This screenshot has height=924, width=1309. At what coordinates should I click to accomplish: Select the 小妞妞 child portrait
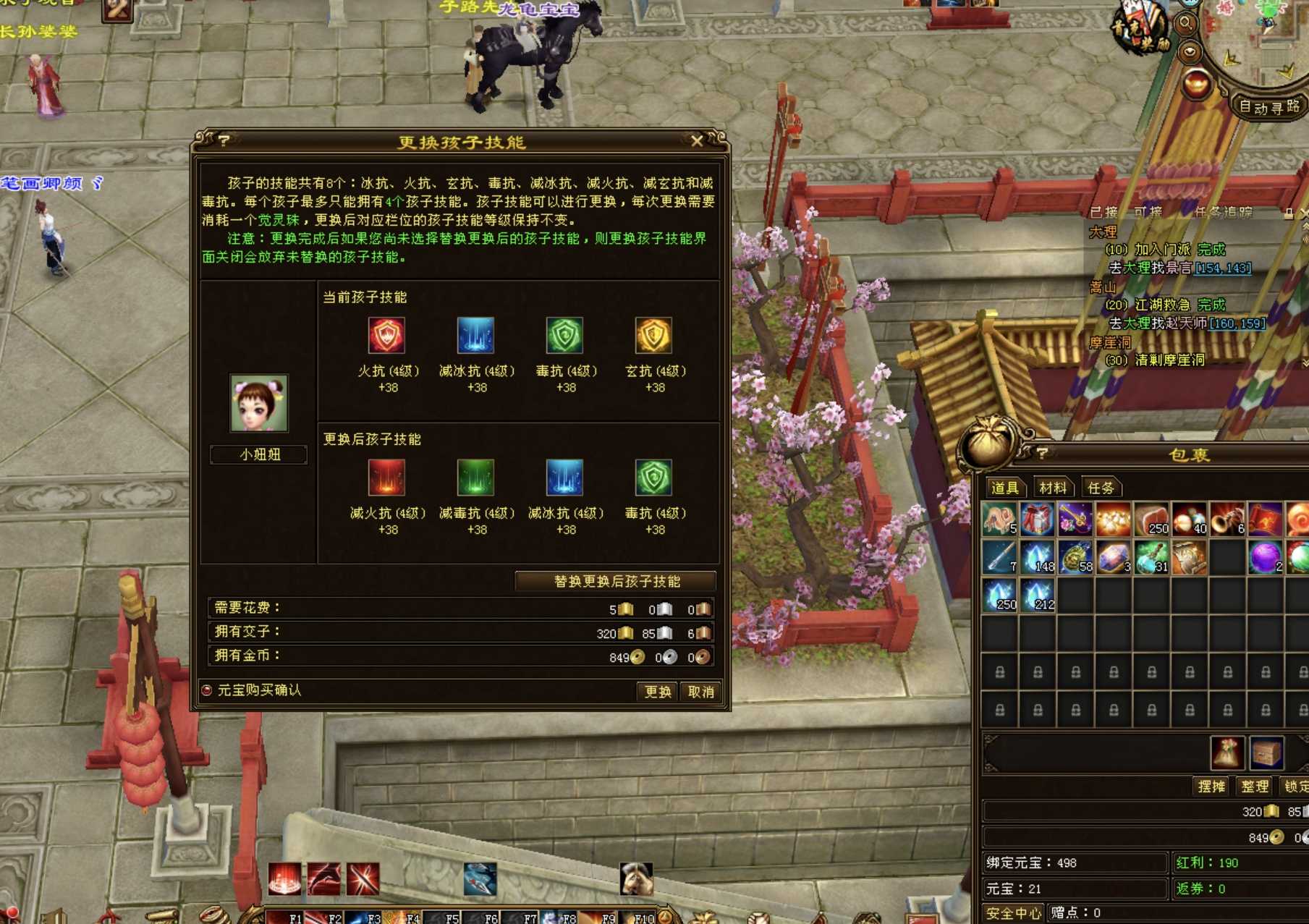(x=259, y=403)
